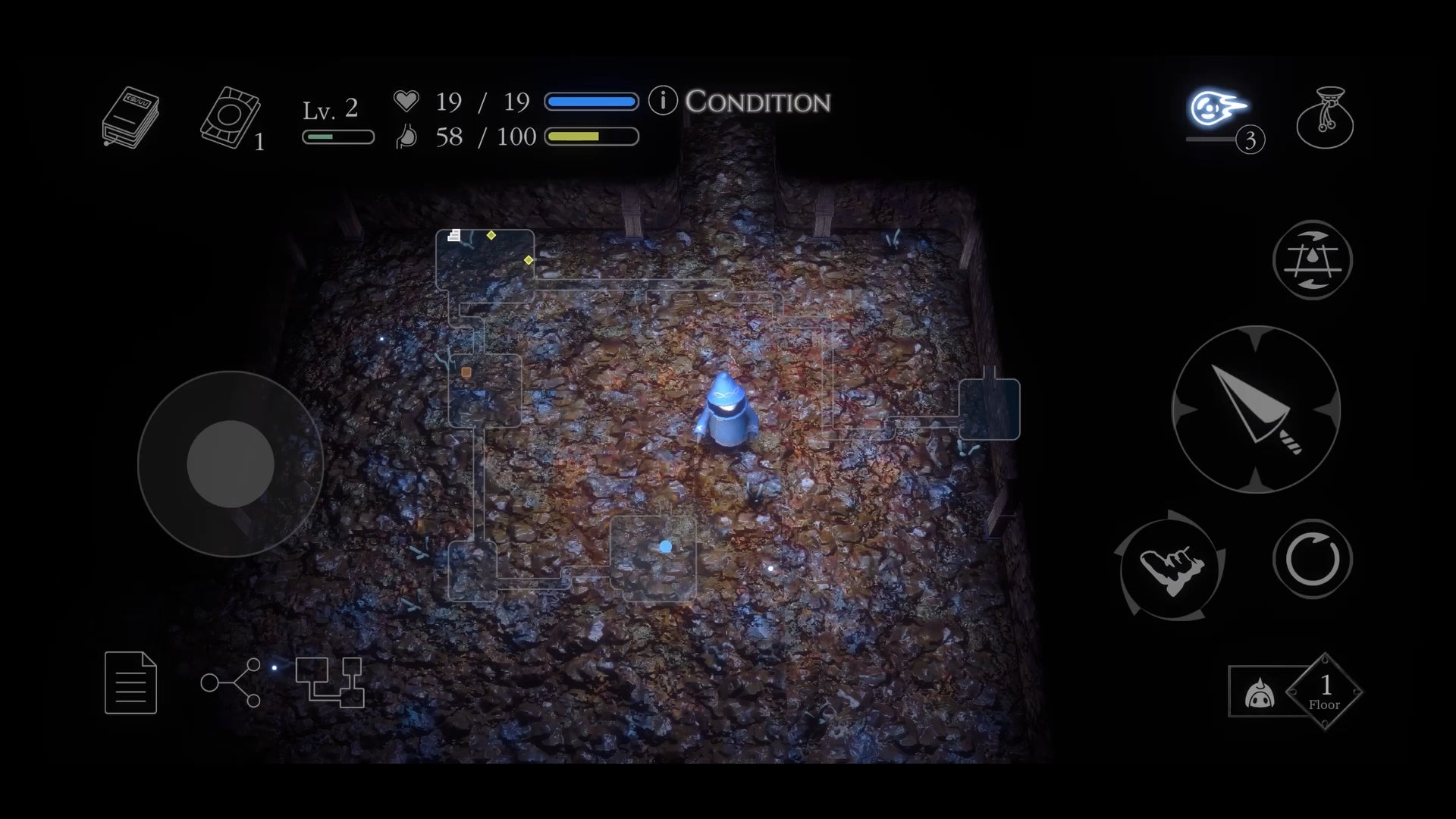The image size is (1456, 819).
Task: Open the item bag
Action: (x=1325, y=118)
